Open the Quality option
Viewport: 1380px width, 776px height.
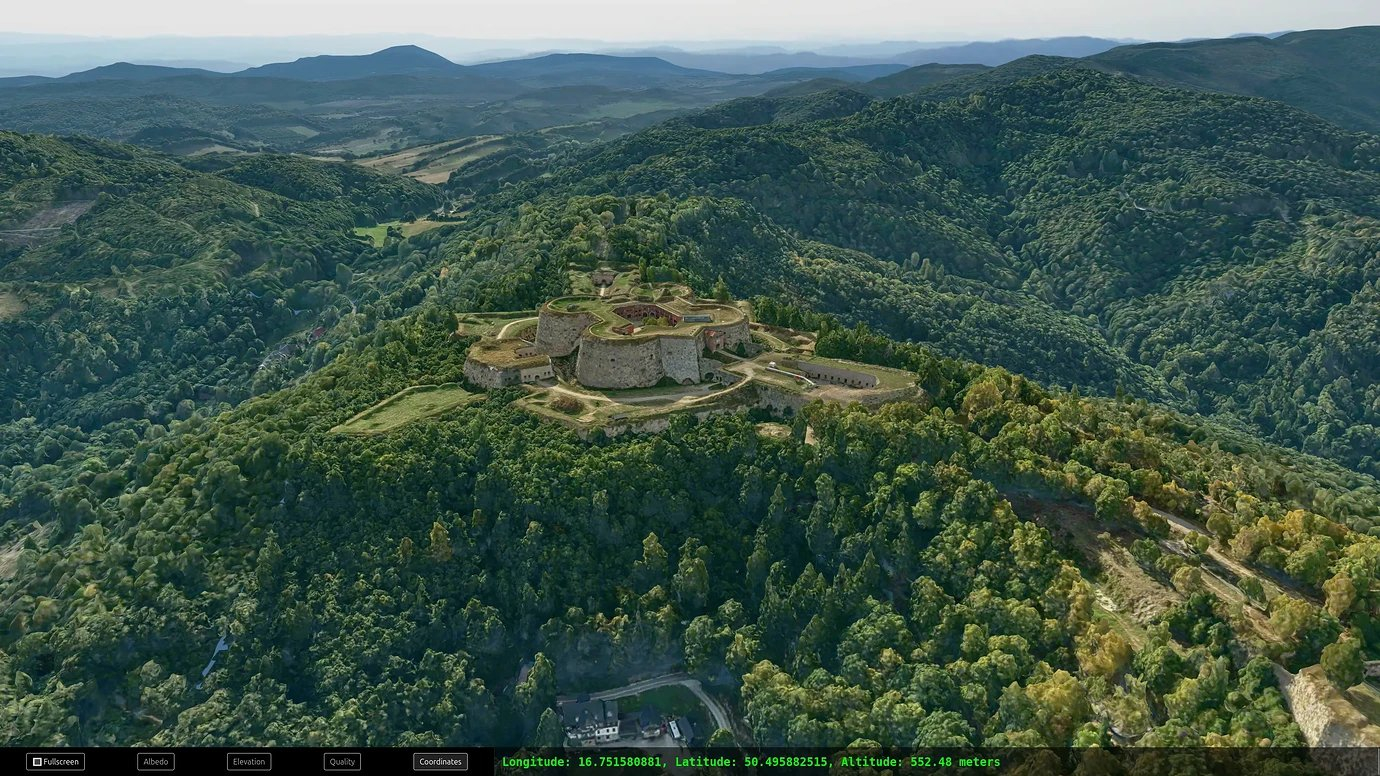pyautogui.click(x=342, y=762)
